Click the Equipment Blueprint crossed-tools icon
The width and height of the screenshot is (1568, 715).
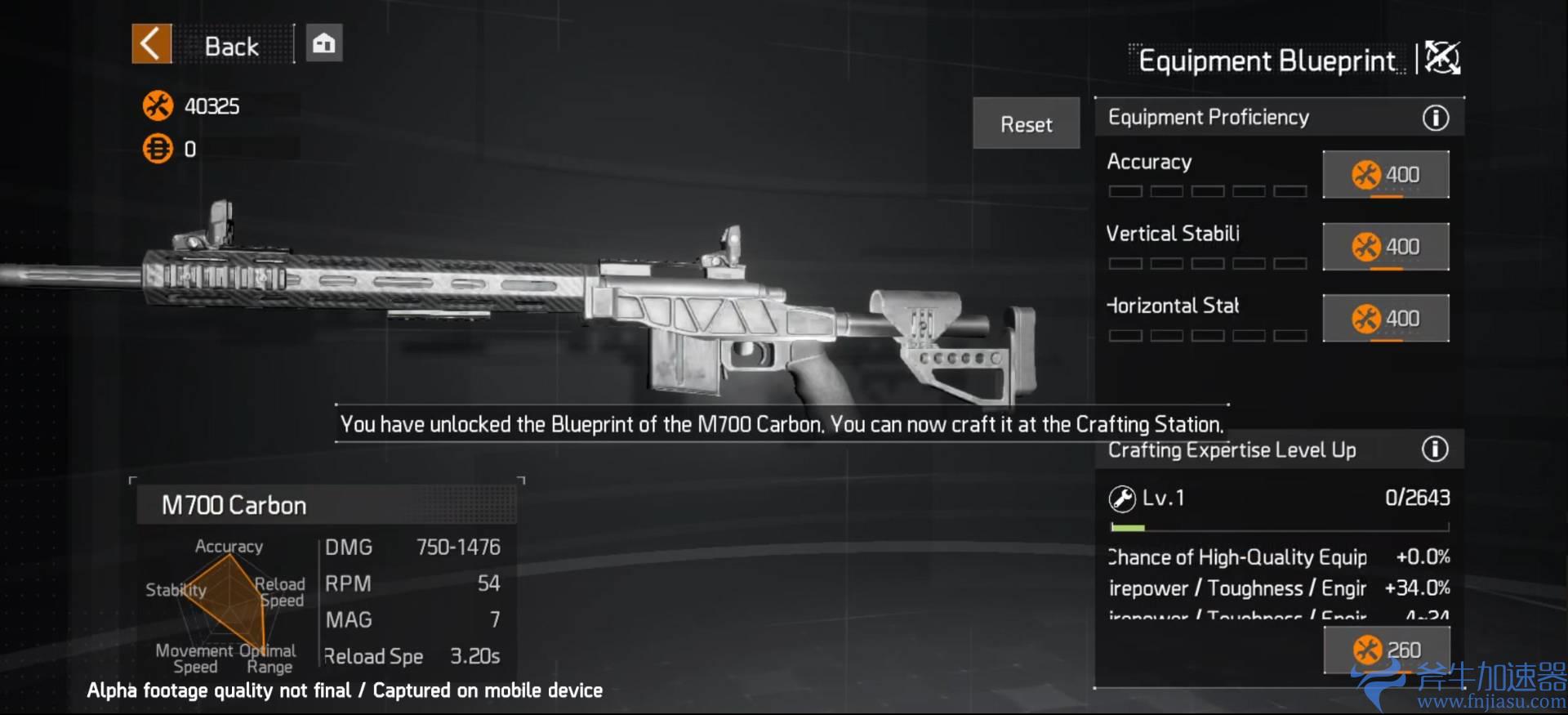point(1442,58)
